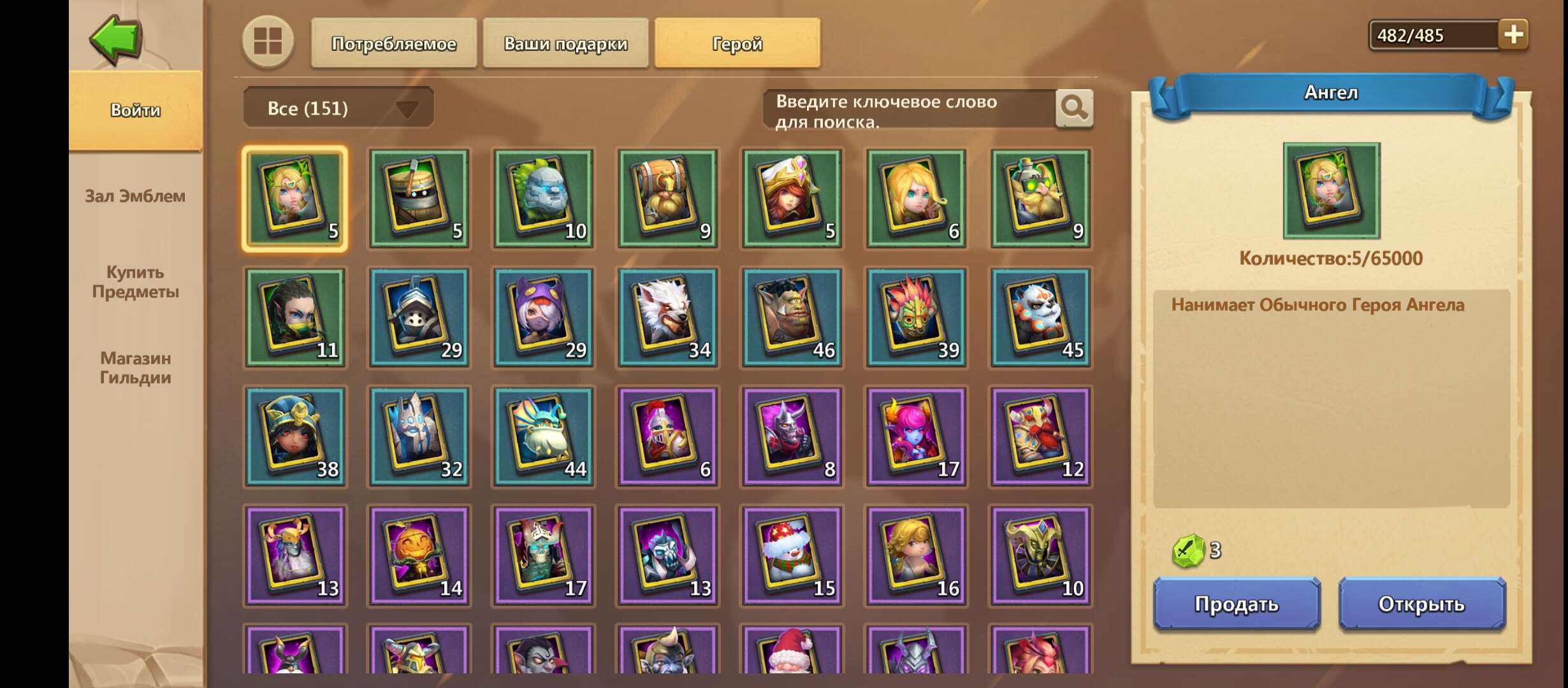Open the Ваши подарки tab
Screen dimensions: 1568x688
pyautogui.click(x=565, y=43)
